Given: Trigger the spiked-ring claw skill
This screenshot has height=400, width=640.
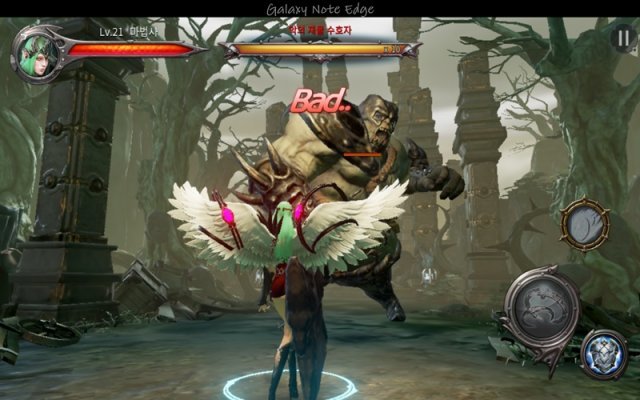Looking at the screenshot, I should point(585,226).
